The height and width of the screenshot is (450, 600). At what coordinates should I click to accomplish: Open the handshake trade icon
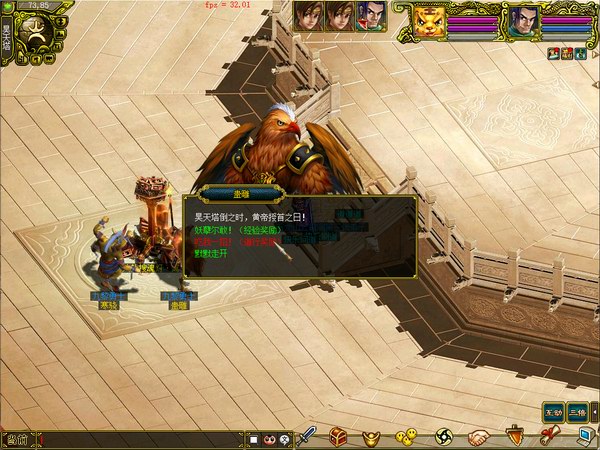(479, 437)
